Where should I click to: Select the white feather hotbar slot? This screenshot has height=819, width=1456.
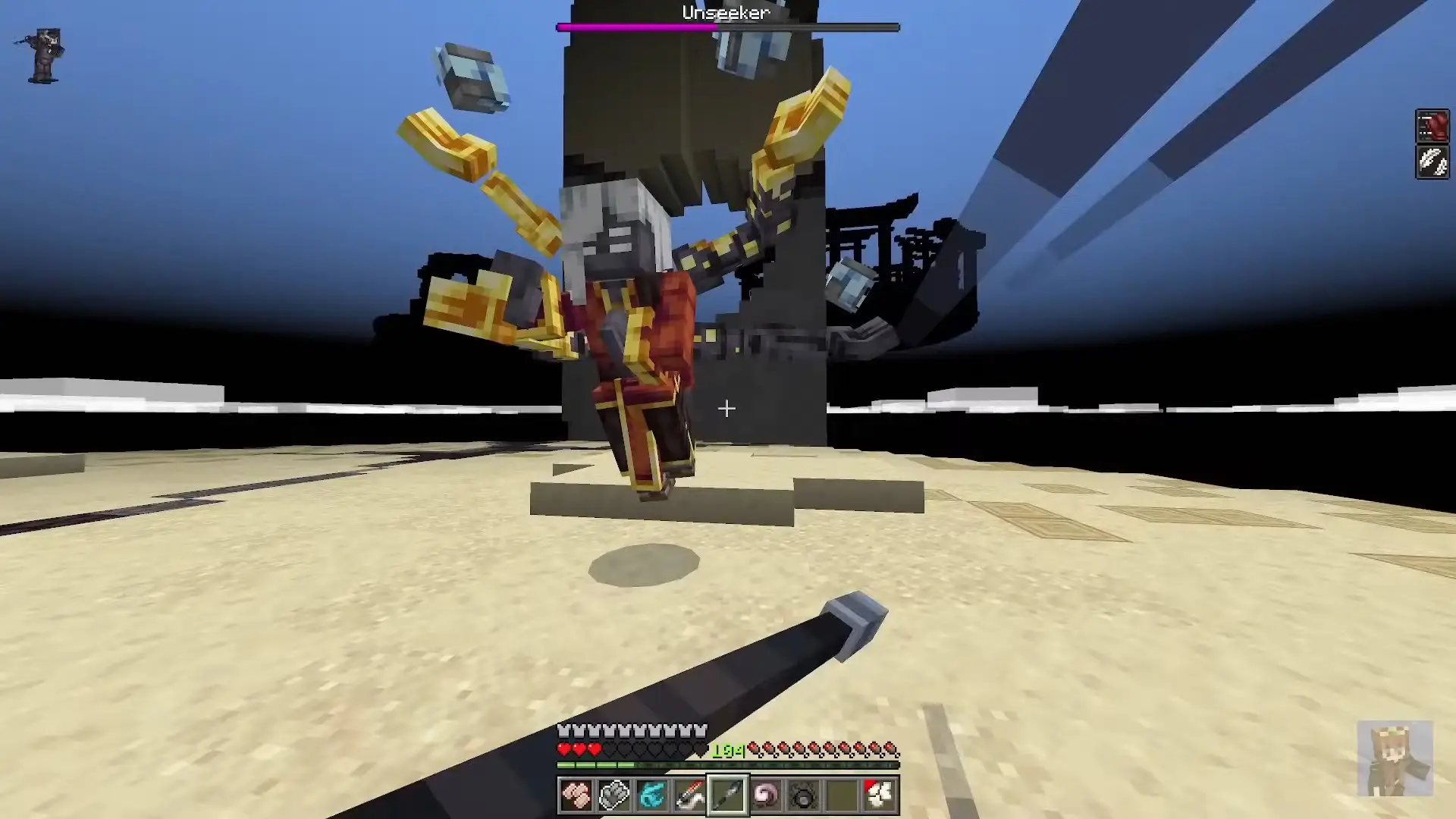point(880,795)
